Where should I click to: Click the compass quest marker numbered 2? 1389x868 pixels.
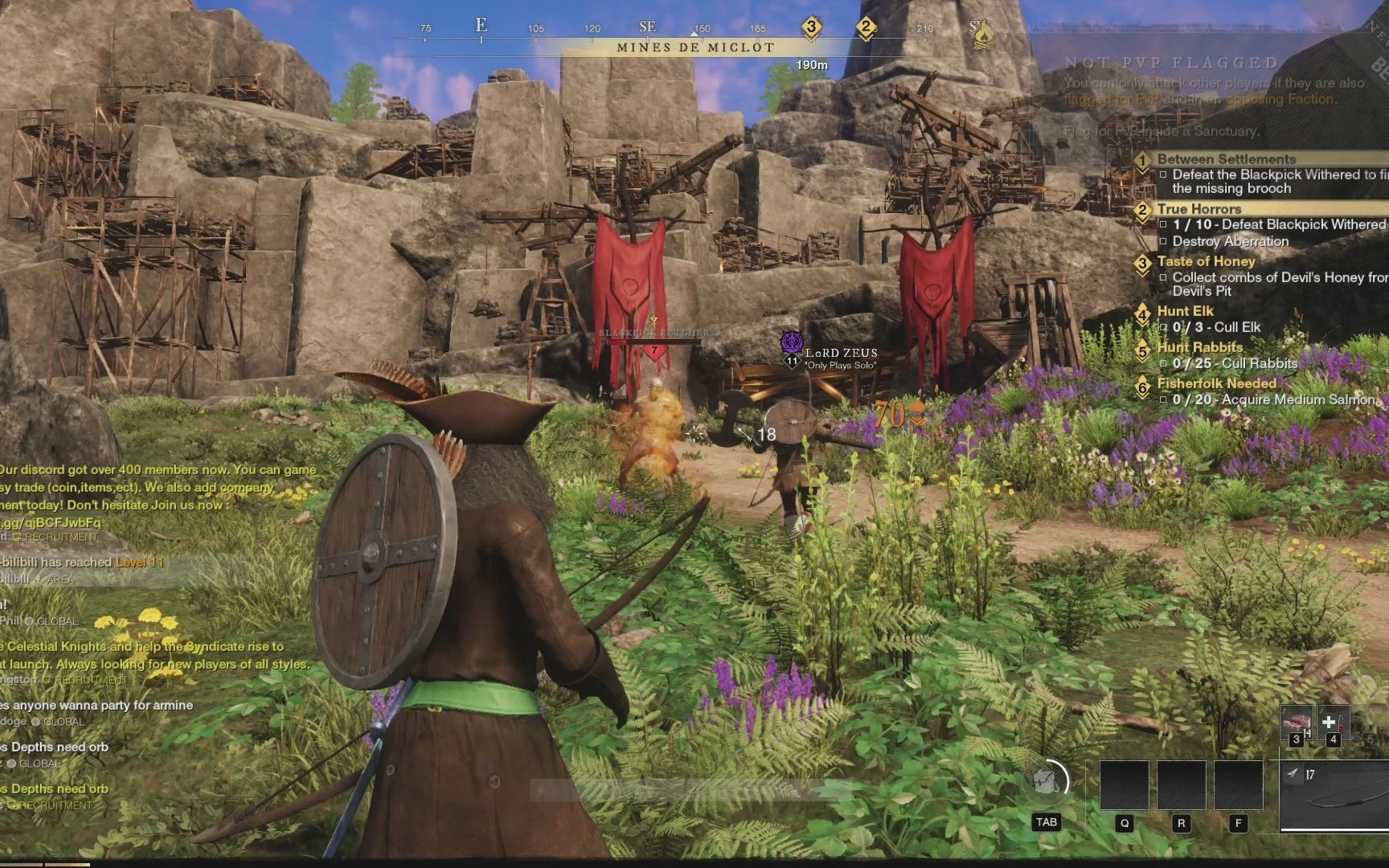866,27
